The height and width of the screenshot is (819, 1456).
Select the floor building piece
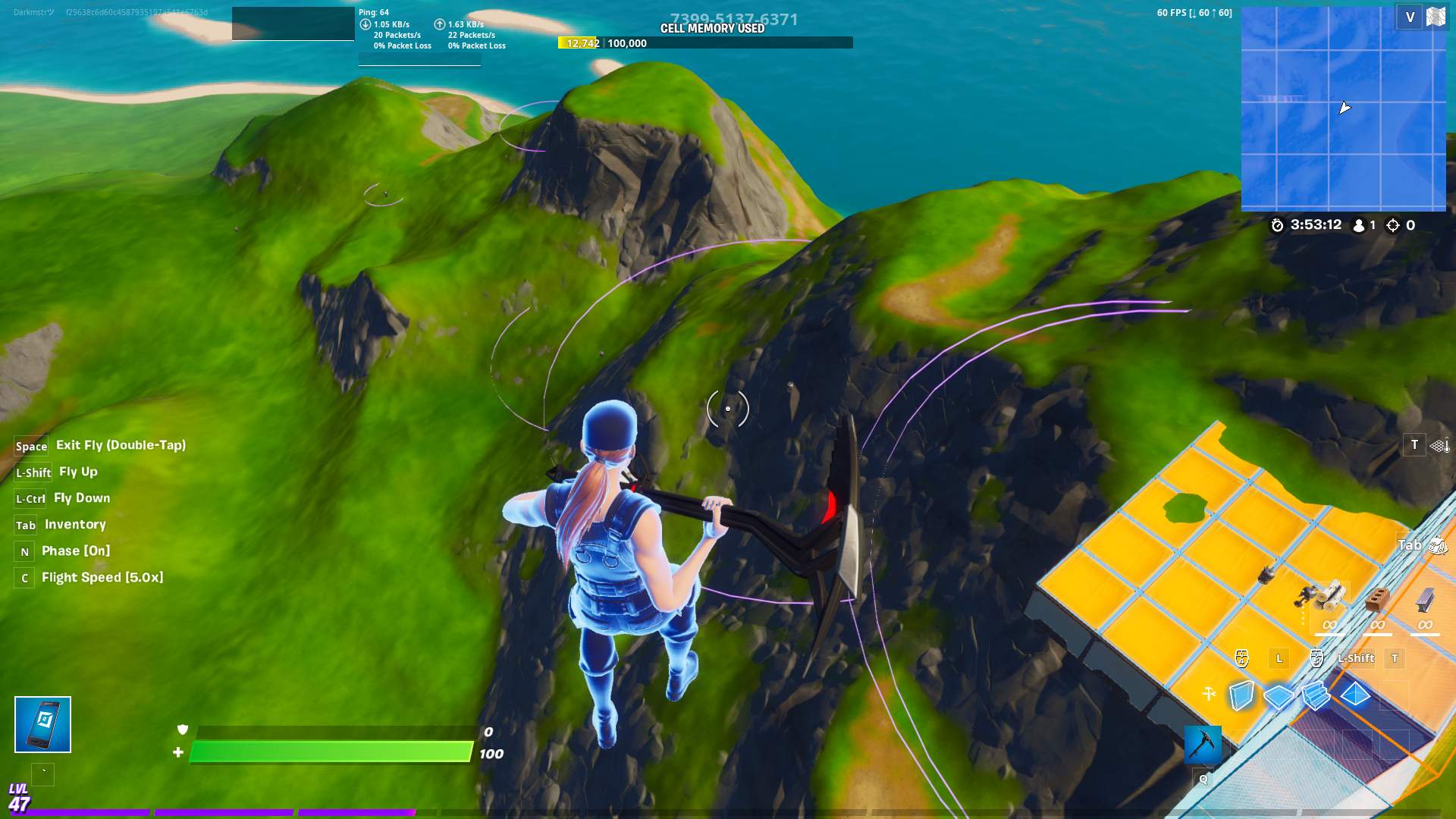tap(1279, 695)
